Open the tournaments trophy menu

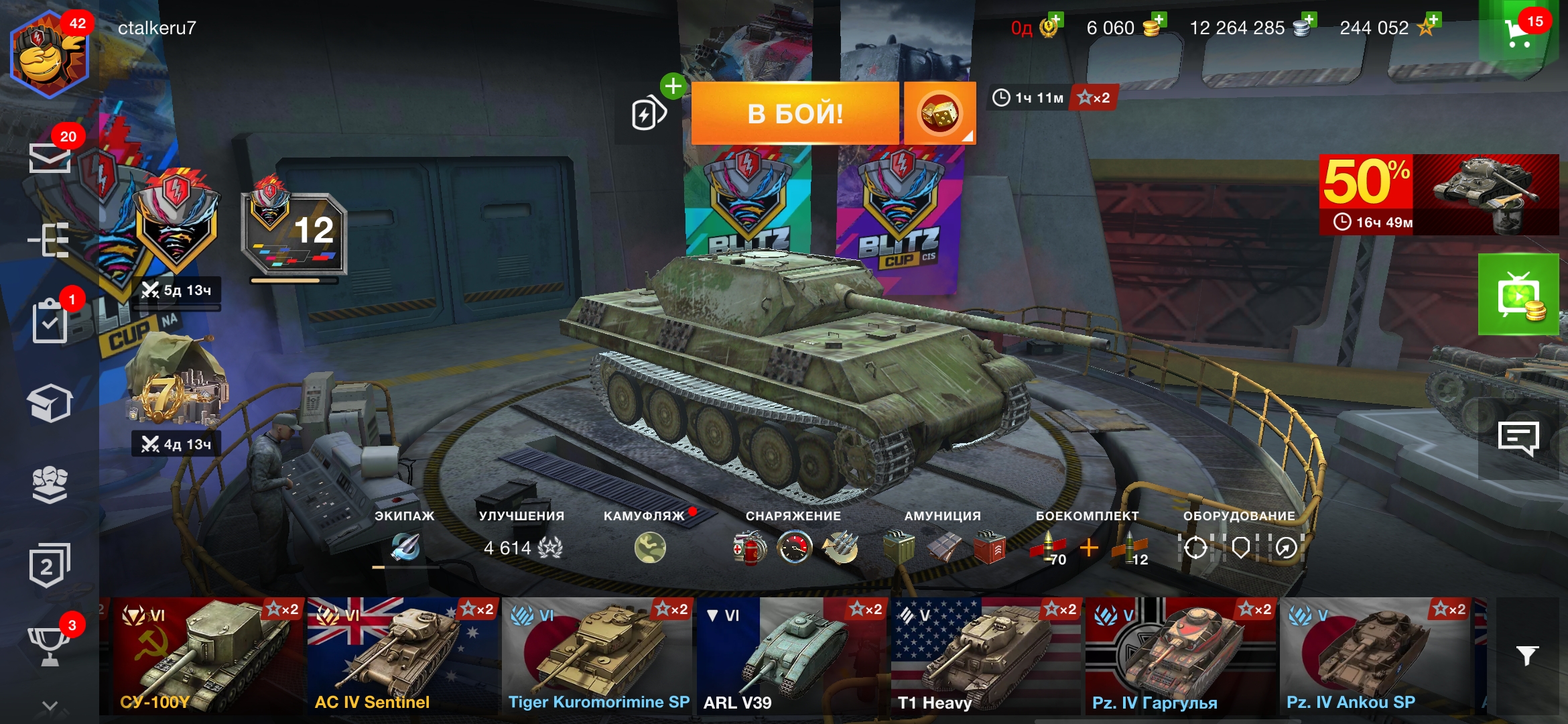click(50, 645)
